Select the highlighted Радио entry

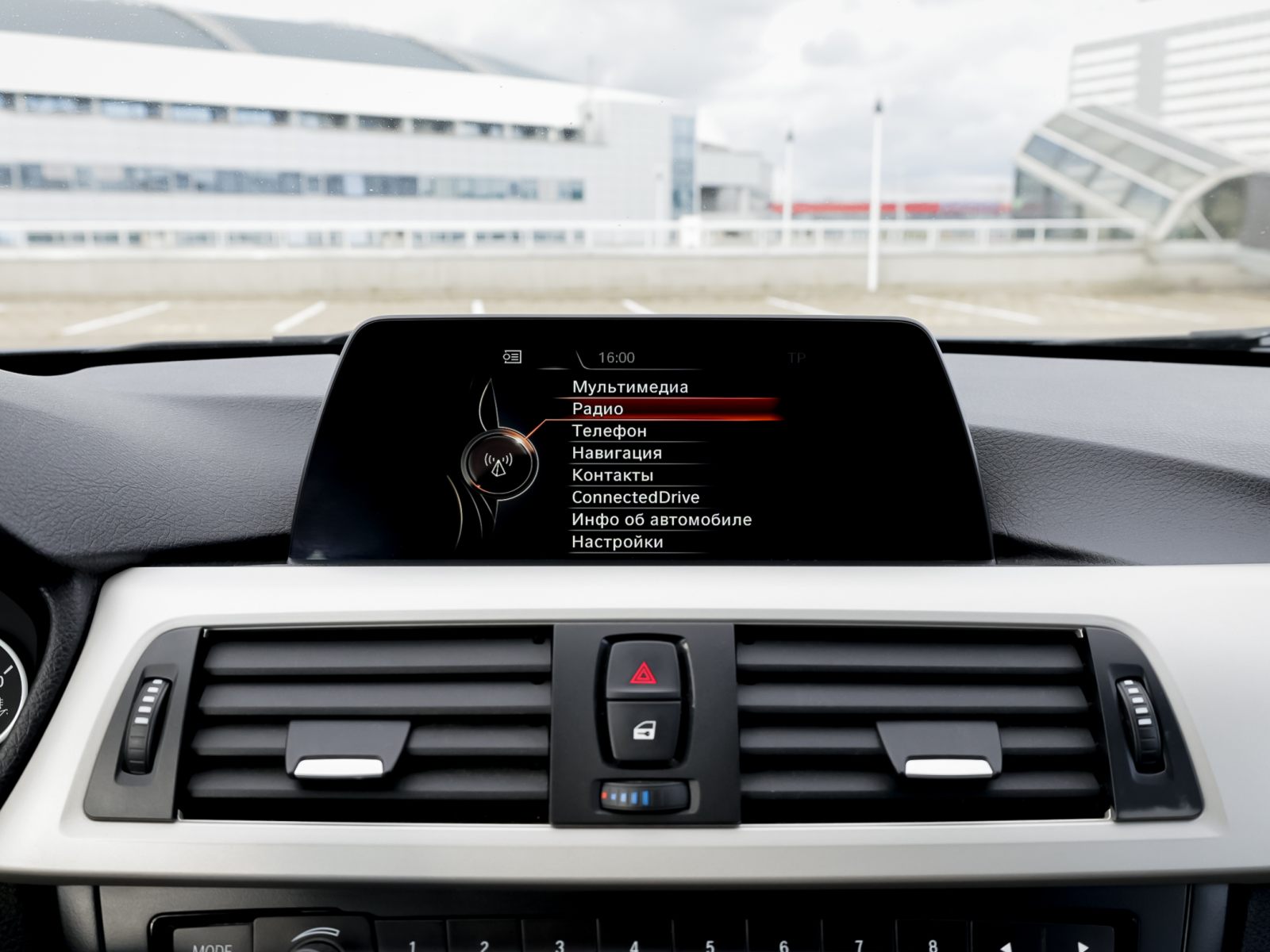tap(598, 409)
